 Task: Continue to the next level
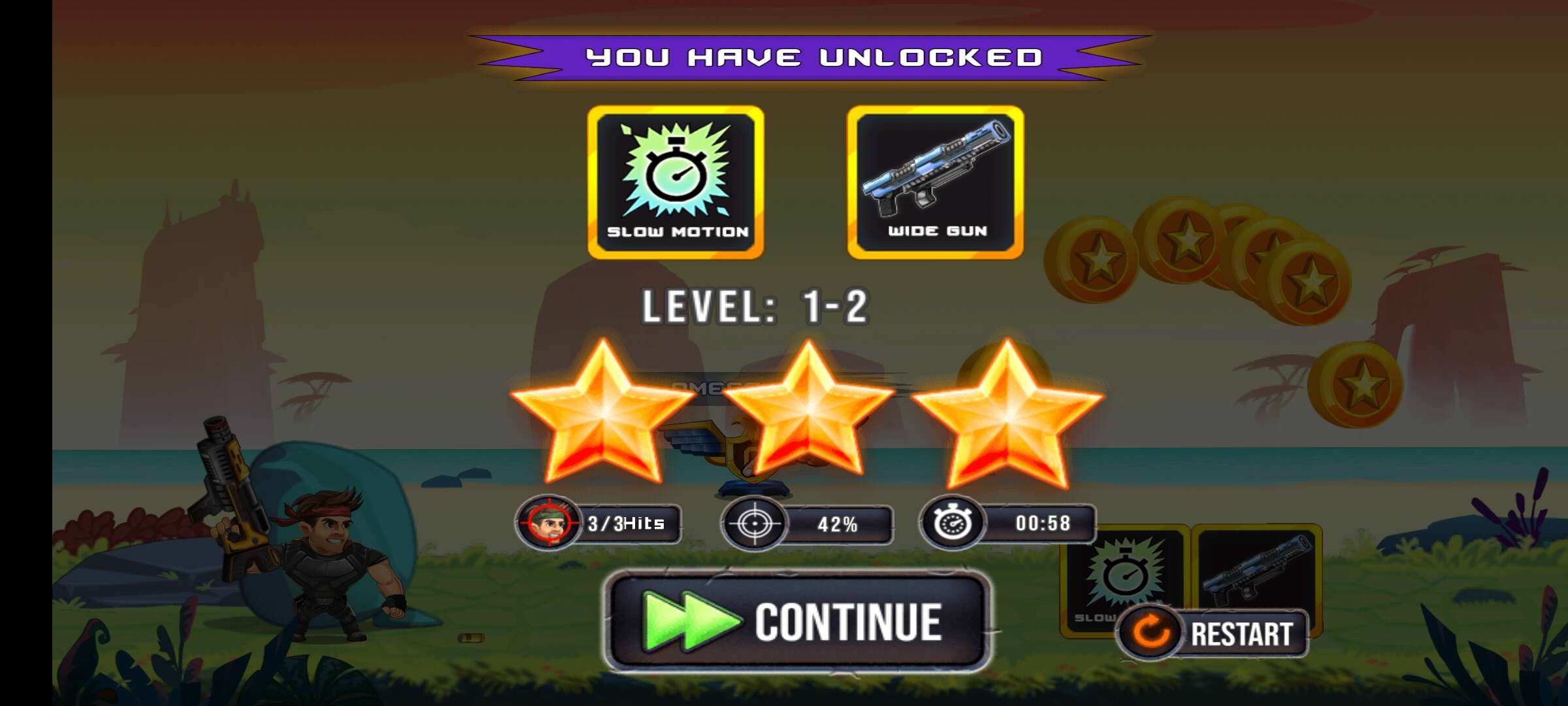tap(798, 621)
